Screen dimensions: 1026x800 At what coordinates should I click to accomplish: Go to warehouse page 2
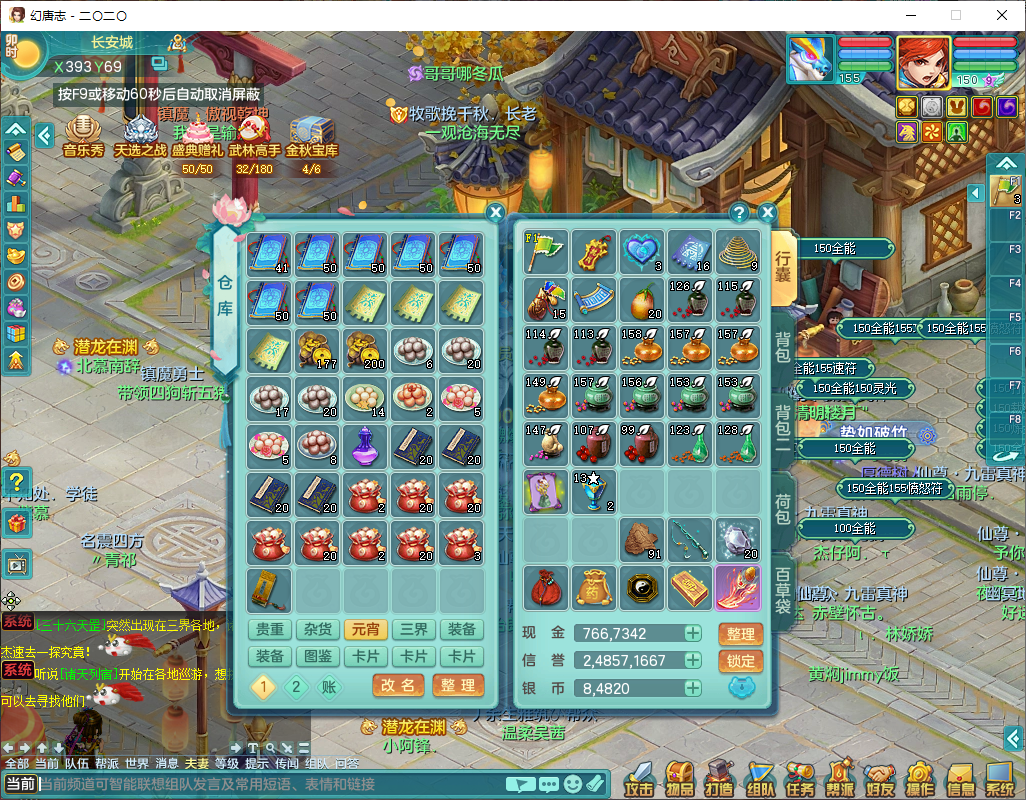(x=296, y=687)
